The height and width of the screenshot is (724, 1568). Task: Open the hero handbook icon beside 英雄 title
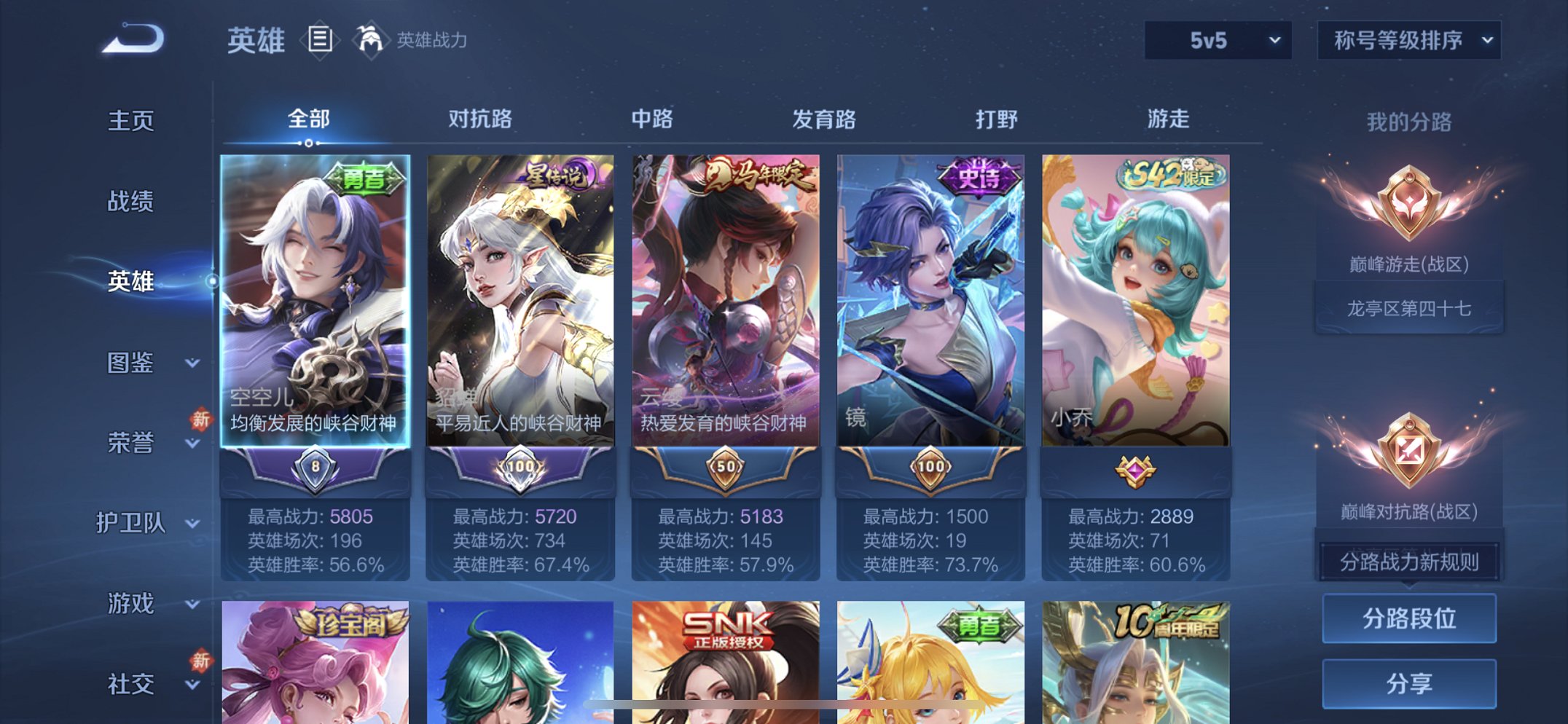(318, 42)
